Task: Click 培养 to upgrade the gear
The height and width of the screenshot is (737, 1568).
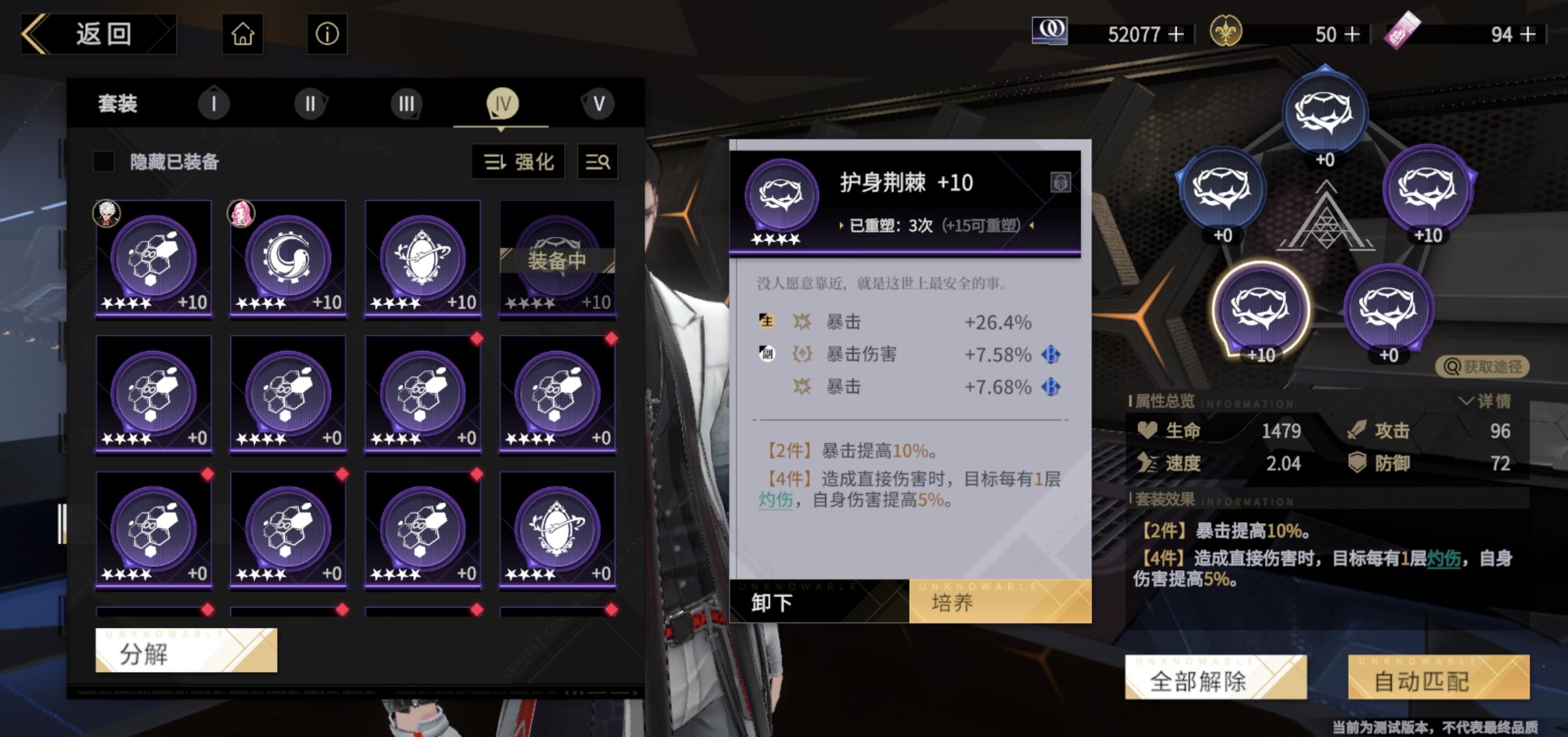Action: [1000, 601]
